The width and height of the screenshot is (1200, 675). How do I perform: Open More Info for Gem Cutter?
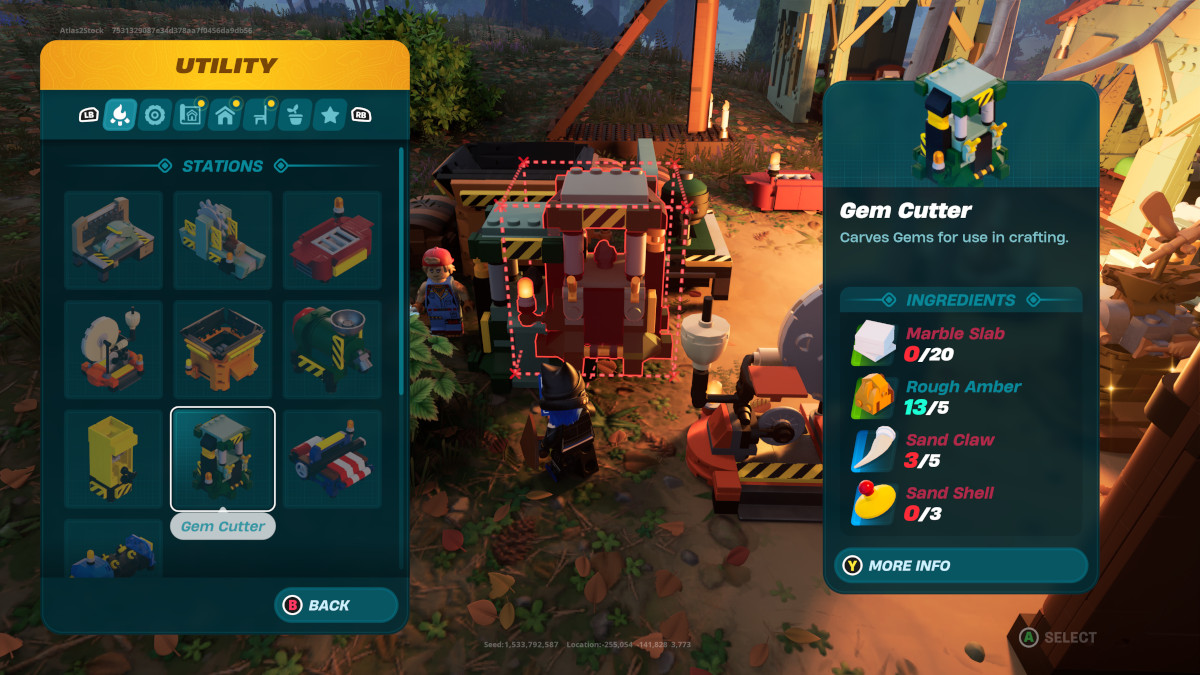[960, 565]
